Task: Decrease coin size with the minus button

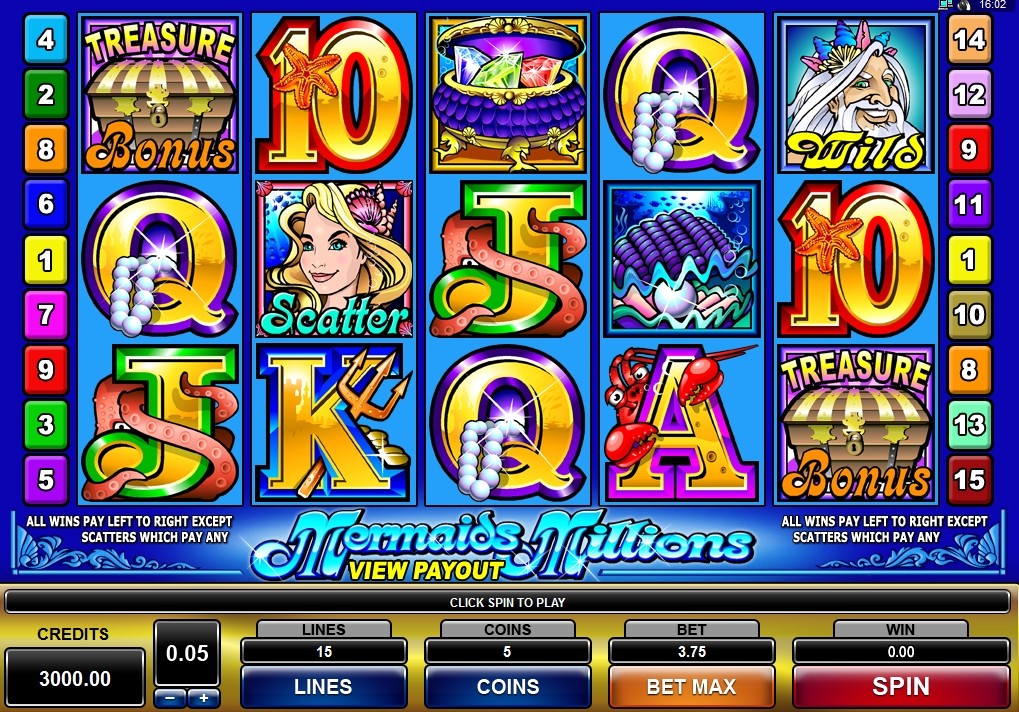Action: pos(170,697)
